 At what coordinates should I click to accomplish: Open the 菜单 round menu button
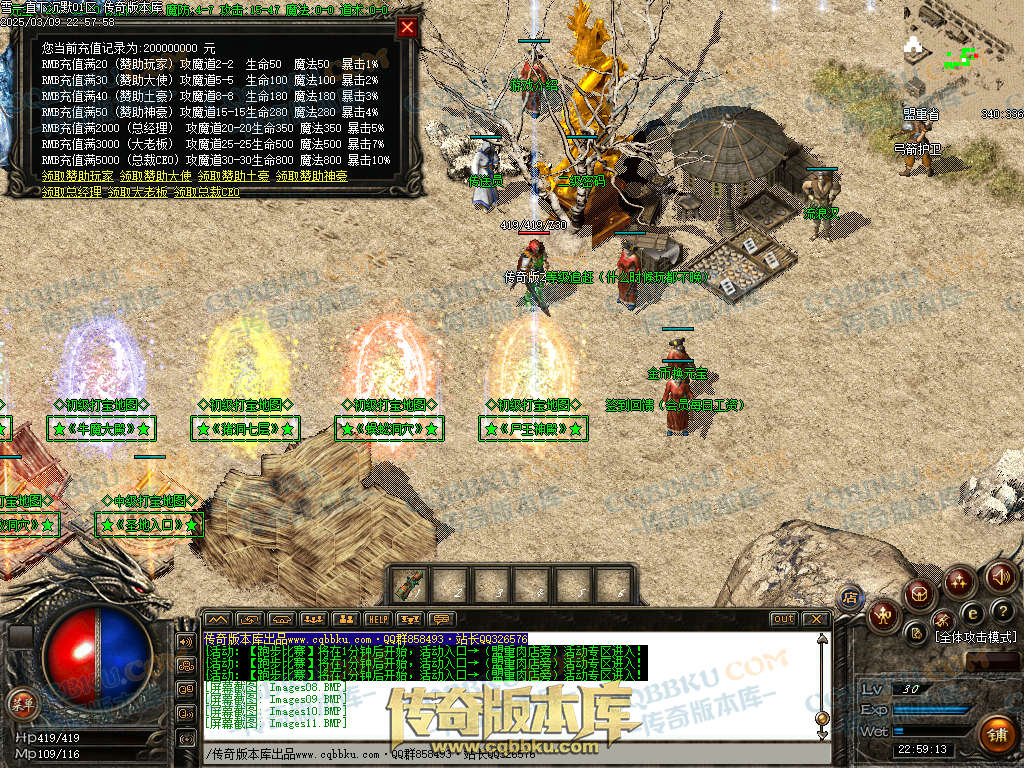22,703
